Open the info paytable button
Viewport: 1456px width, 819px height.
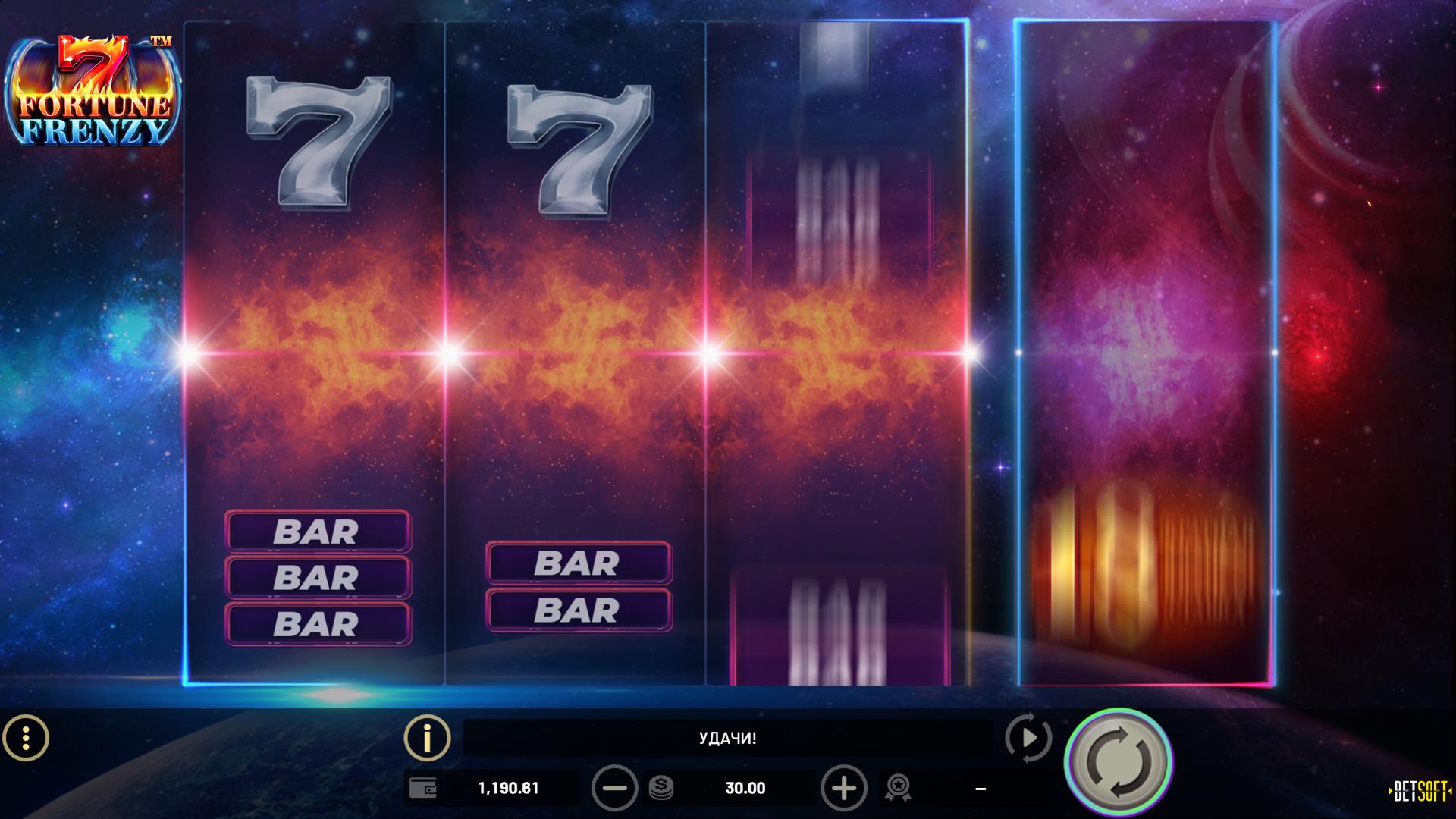click(x=427, y=737)
